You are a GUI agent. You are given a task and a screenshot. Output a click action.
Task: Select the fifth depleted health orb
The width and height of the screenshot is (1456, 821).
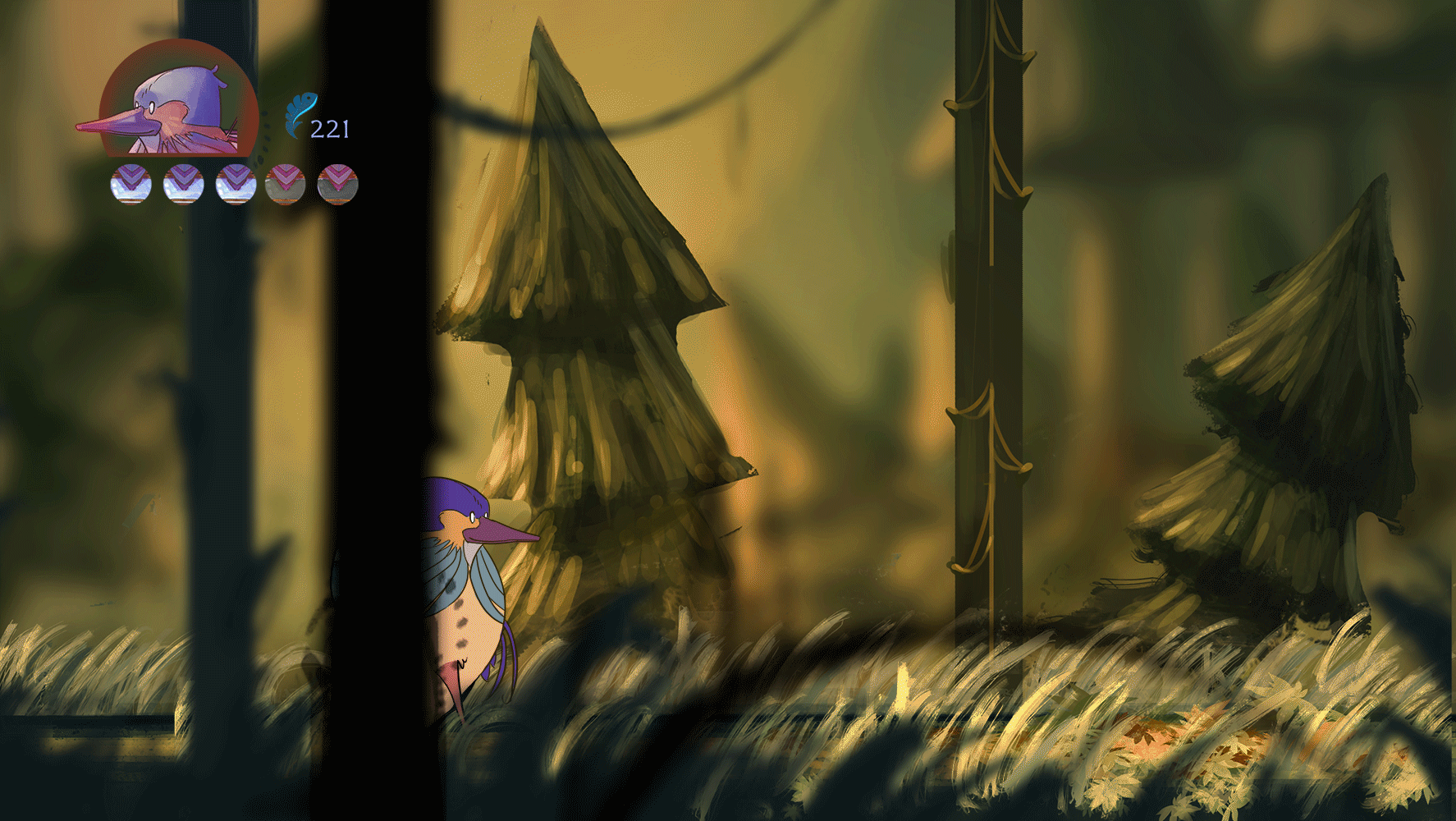point(337,184)
